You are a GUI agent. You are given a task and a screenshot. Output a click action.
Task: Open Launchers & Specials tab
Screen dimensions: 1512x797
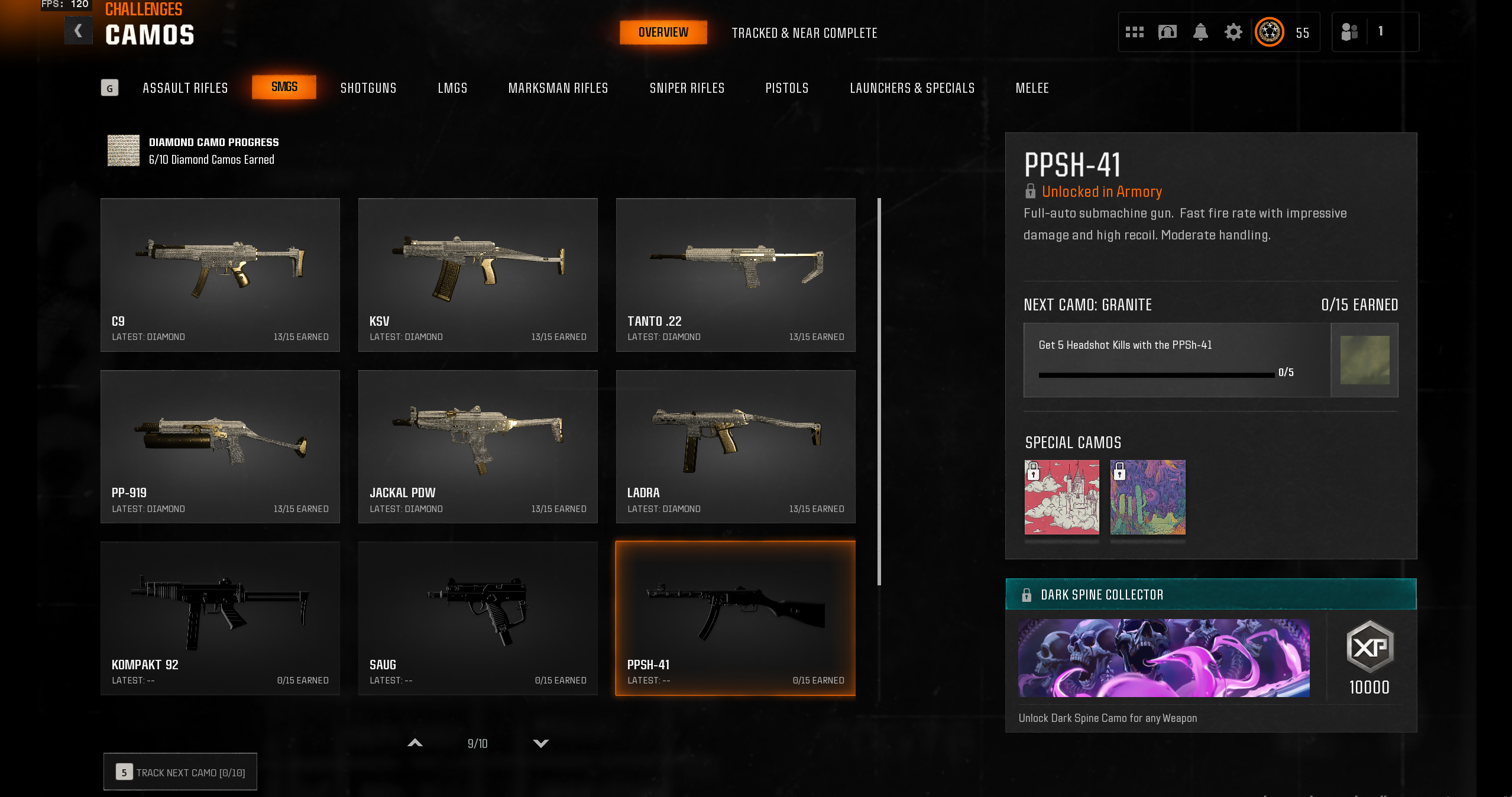pyautogui.click(x=912, y=88)
